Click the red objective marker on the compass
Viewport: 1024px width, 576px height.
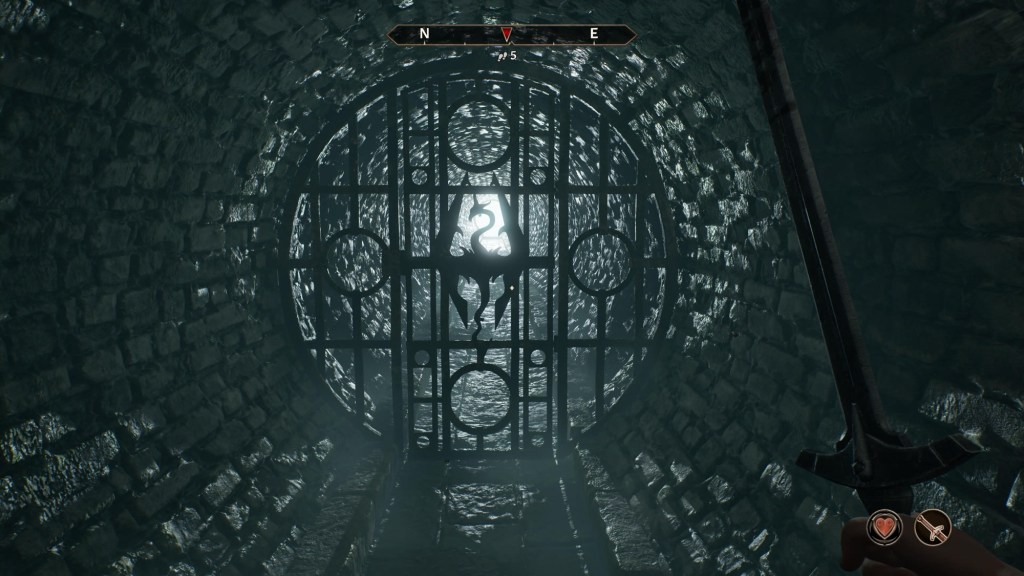click(507, 35)
